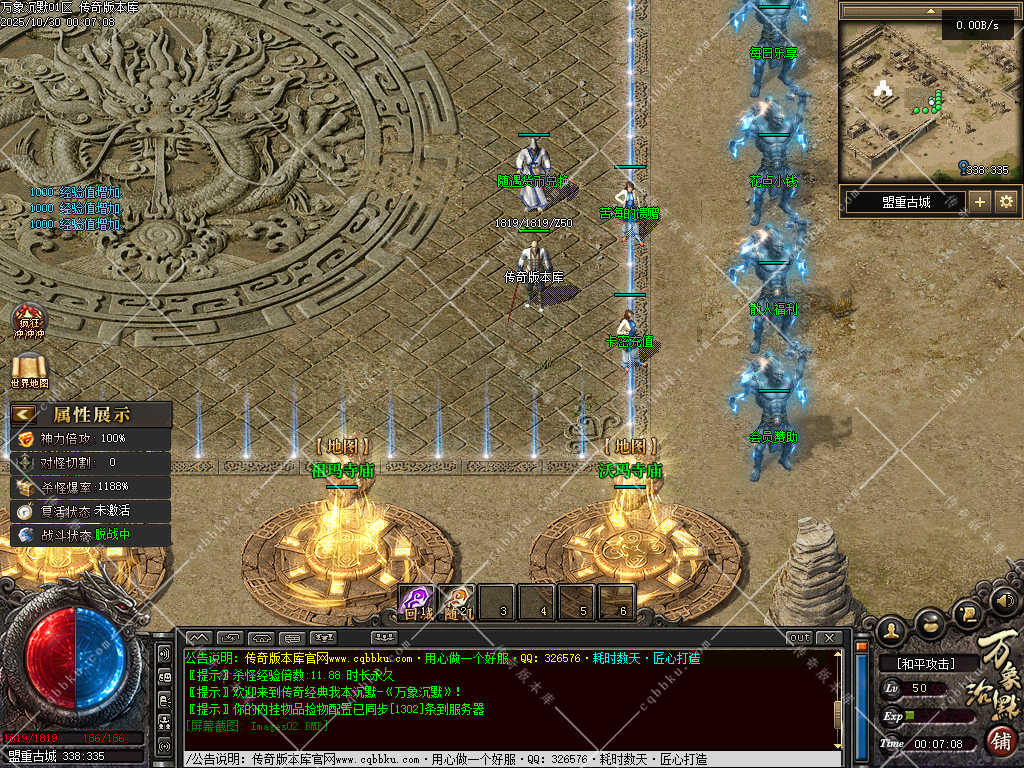Toggle sound with the speaker button

pyautogui.click(x=1004, y=600)
